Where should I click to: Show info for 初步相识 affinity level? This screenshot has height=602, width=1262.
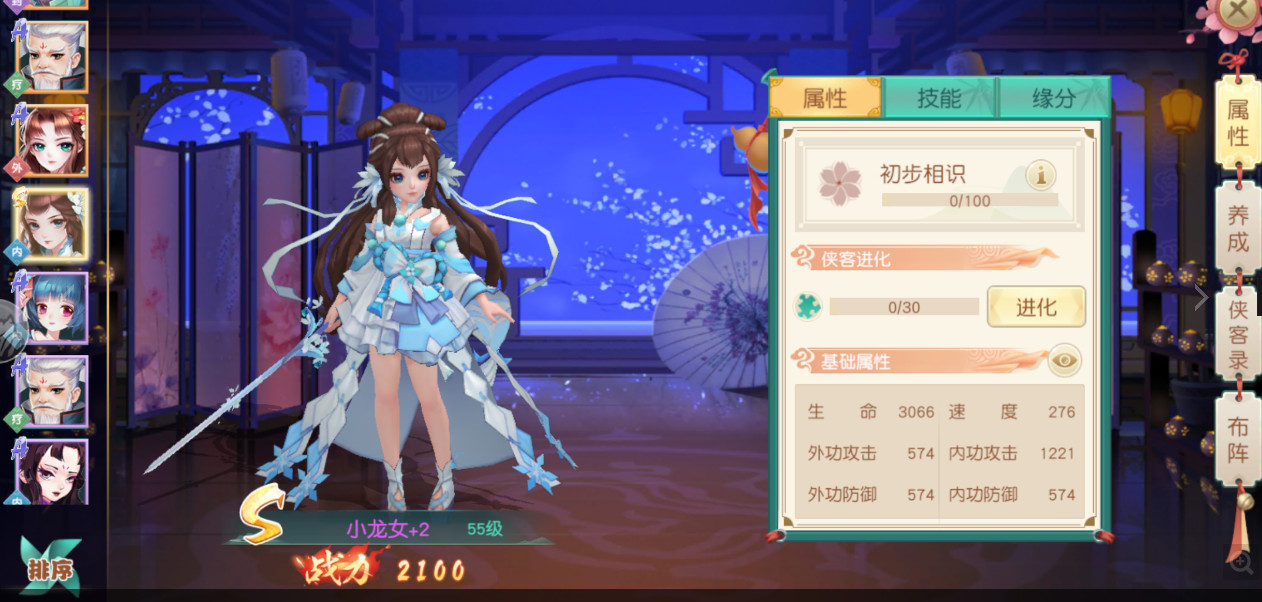click(x=1041, y=176)
